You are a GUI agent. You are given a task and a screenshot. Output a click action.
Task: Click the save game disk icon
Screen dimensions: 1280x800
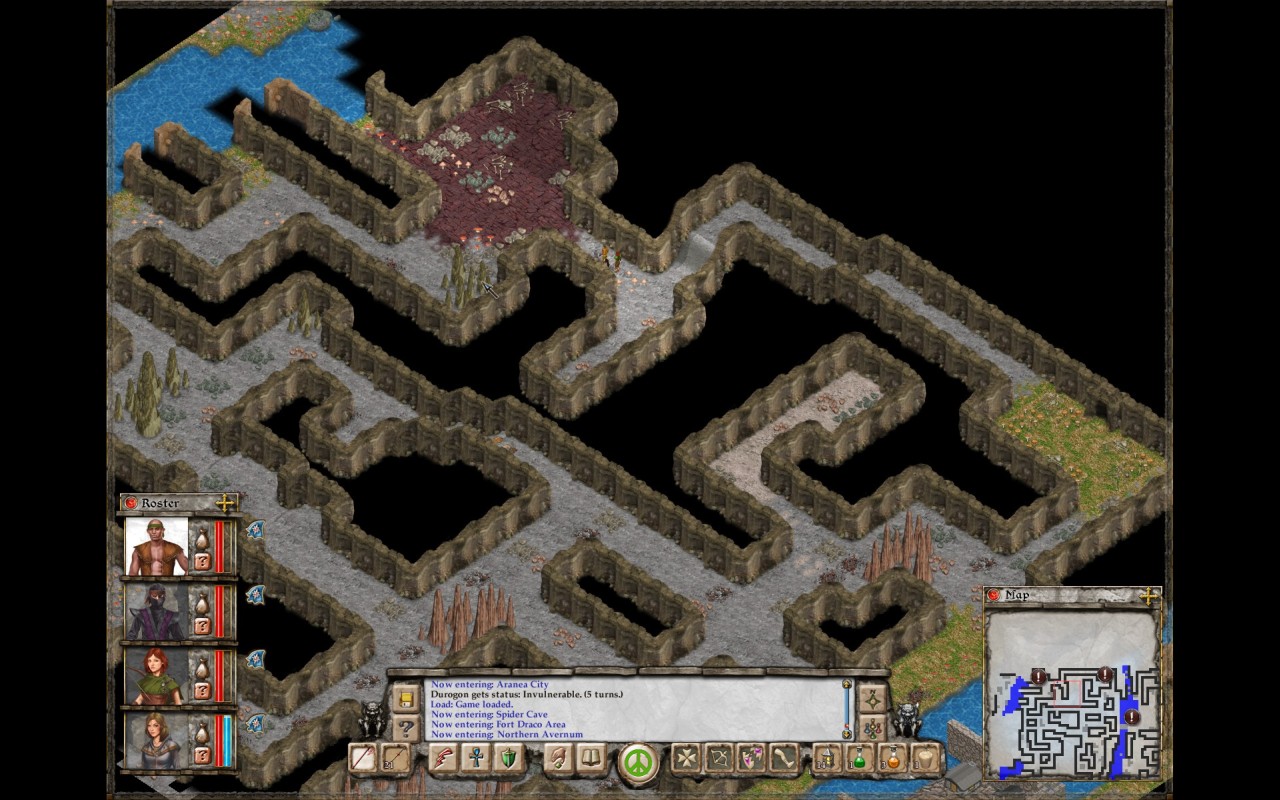pos(406,701)
